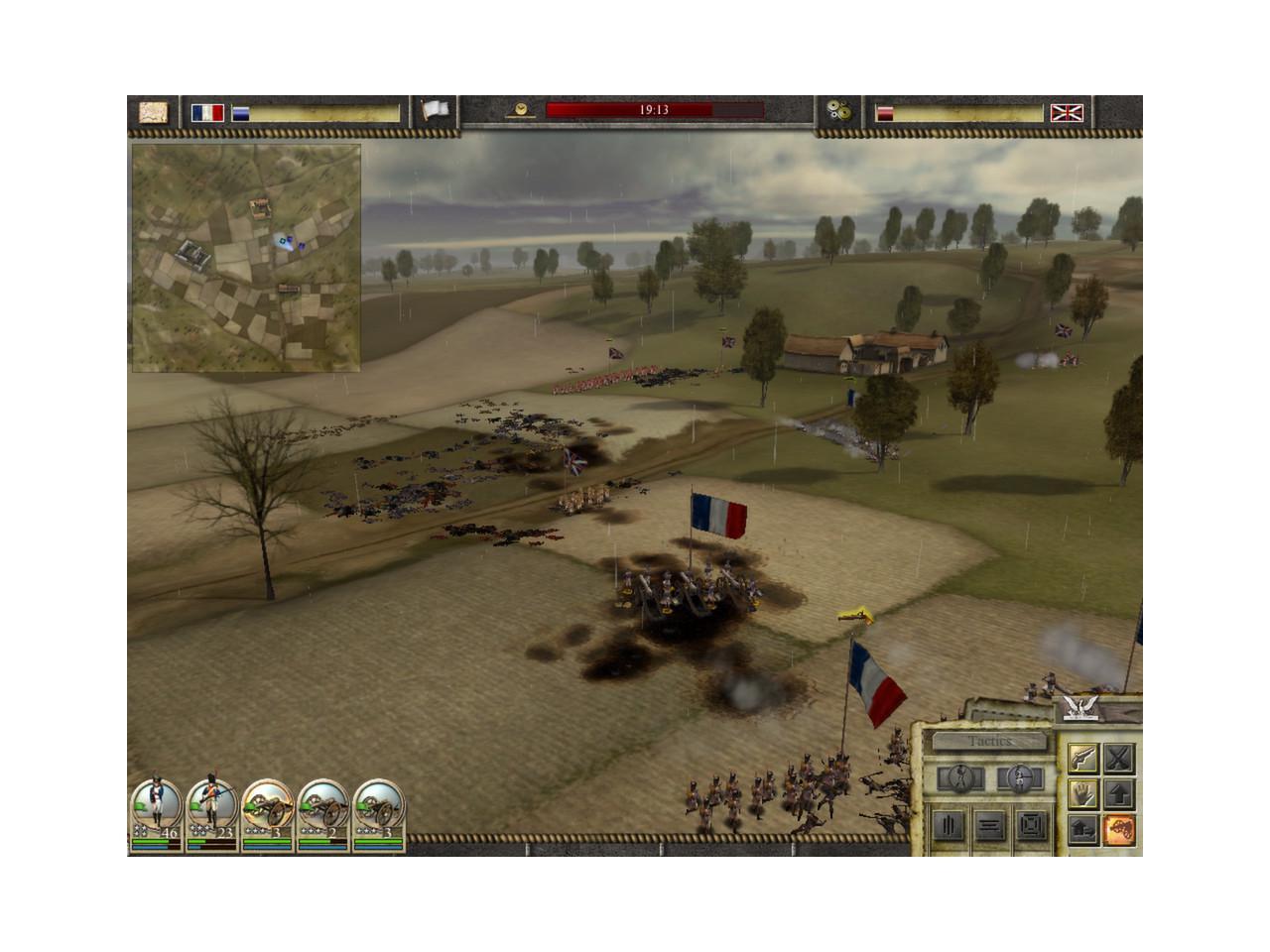This screenshot has height=952, width=1270.
Task: Choose the column formation button
Action: pyautogui.click(x=949, y=825)
